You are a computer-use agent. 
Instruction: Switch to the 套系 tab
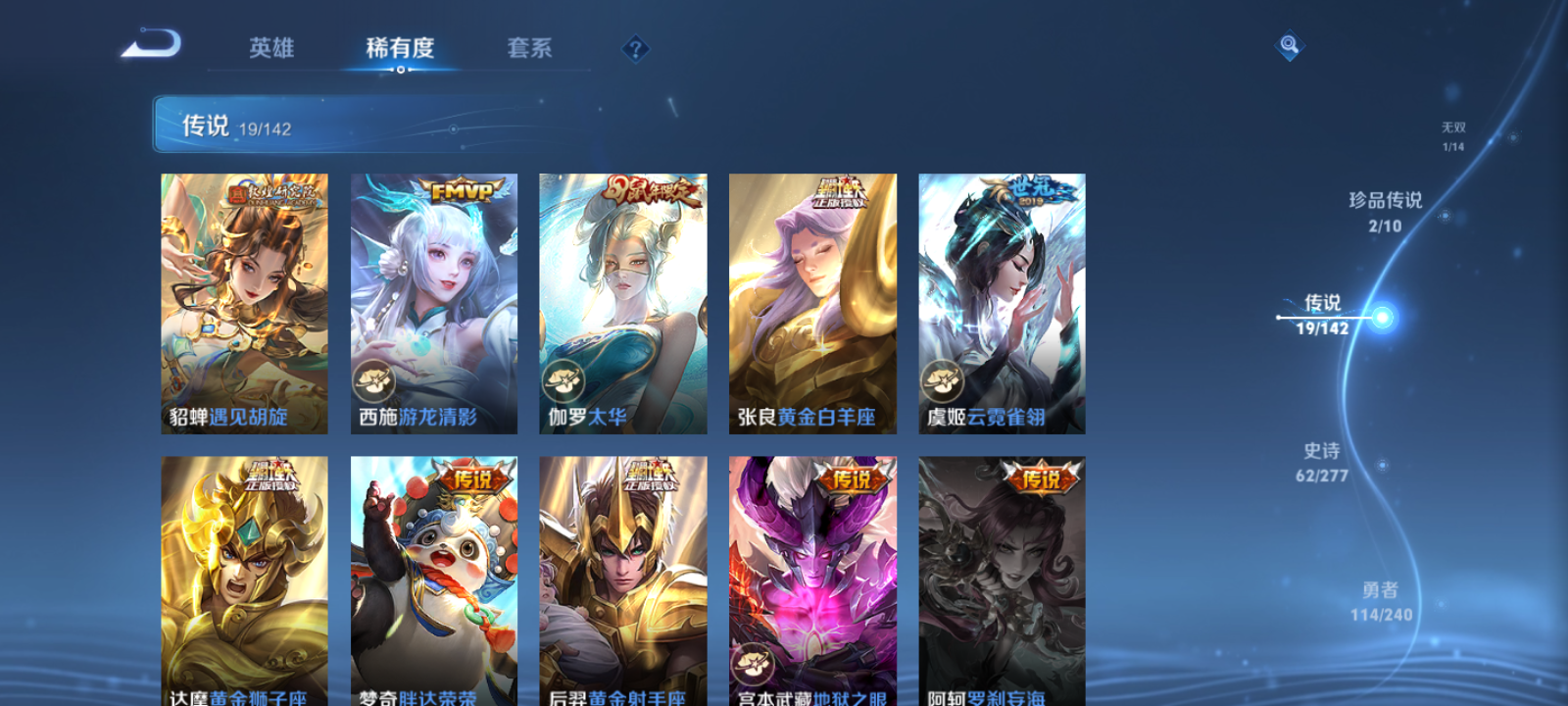(529, 48)
